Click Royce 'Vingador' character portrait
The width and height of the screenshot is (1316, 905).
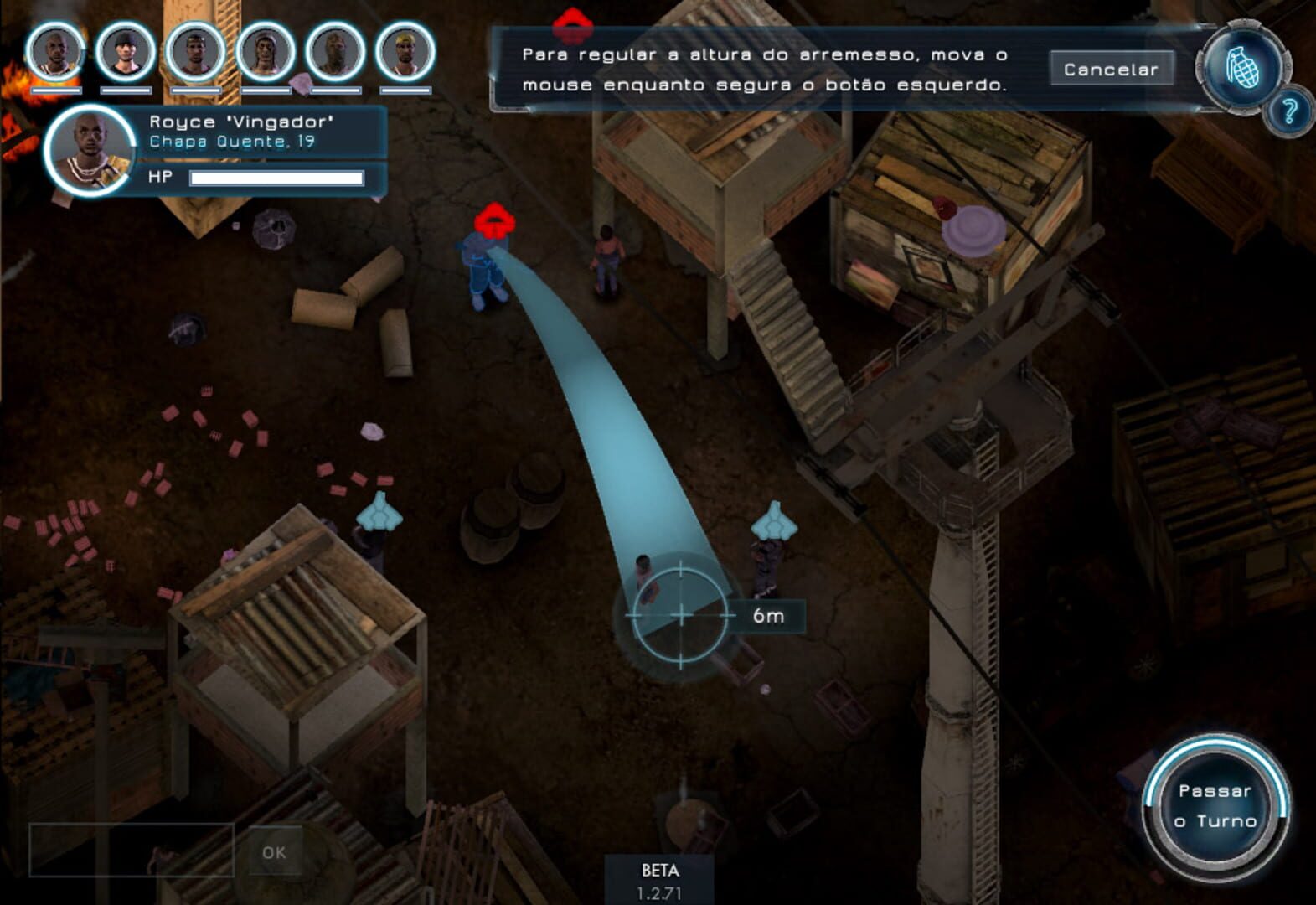click(x=88, y=149)
